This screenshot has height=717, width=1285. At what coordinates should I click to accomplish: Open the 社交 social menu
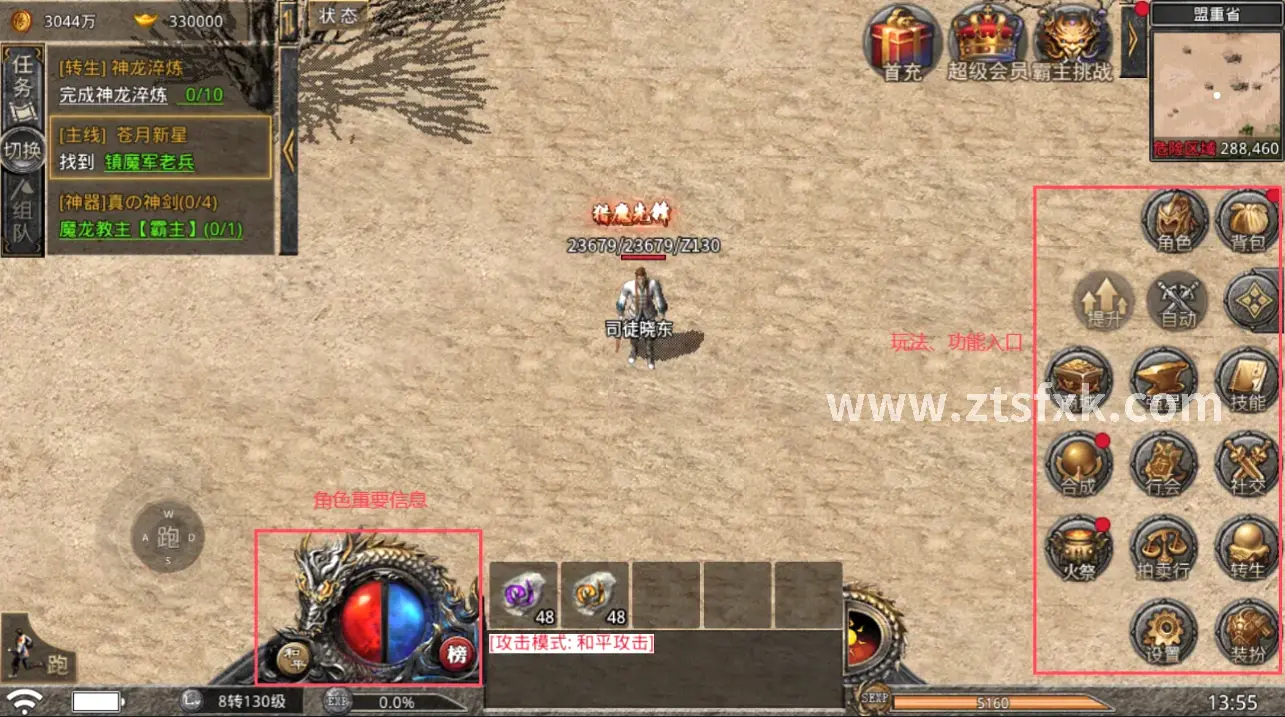[x=1247, y=464]
